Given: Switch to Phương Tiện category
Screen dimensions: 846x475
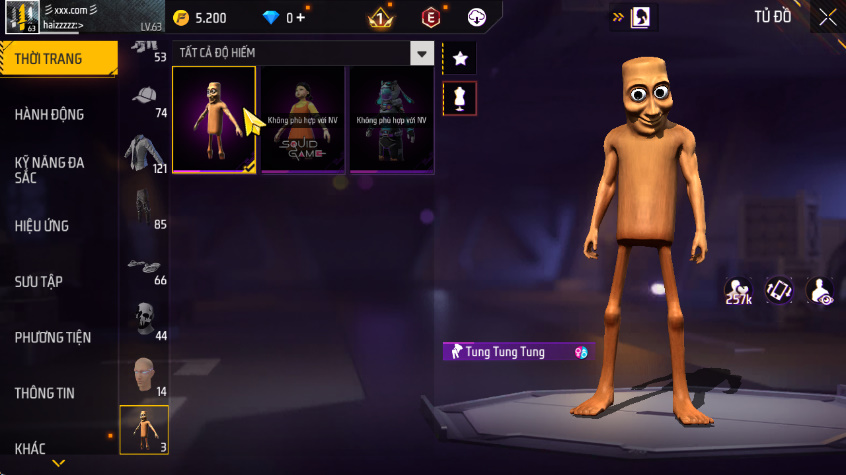Looking at the screenshot, I should [50, 337].
